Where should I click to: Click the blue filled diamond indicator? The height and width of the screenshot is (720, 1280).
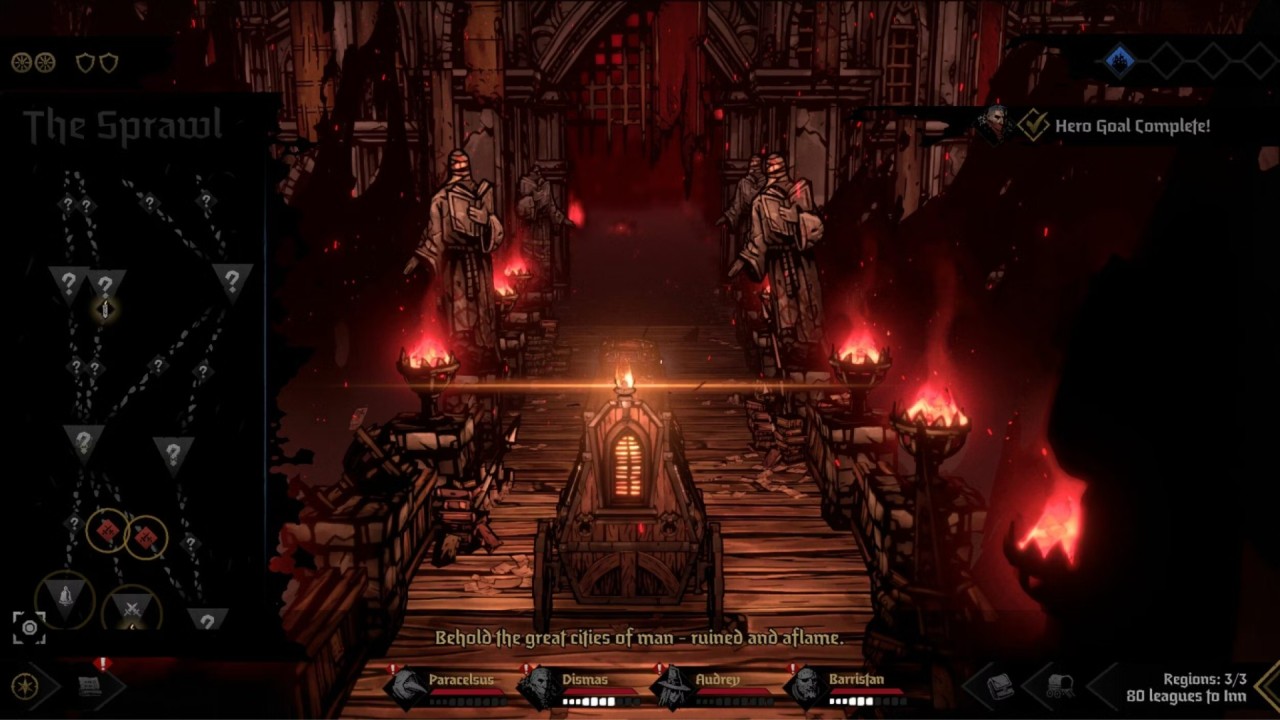point(1120,61)
